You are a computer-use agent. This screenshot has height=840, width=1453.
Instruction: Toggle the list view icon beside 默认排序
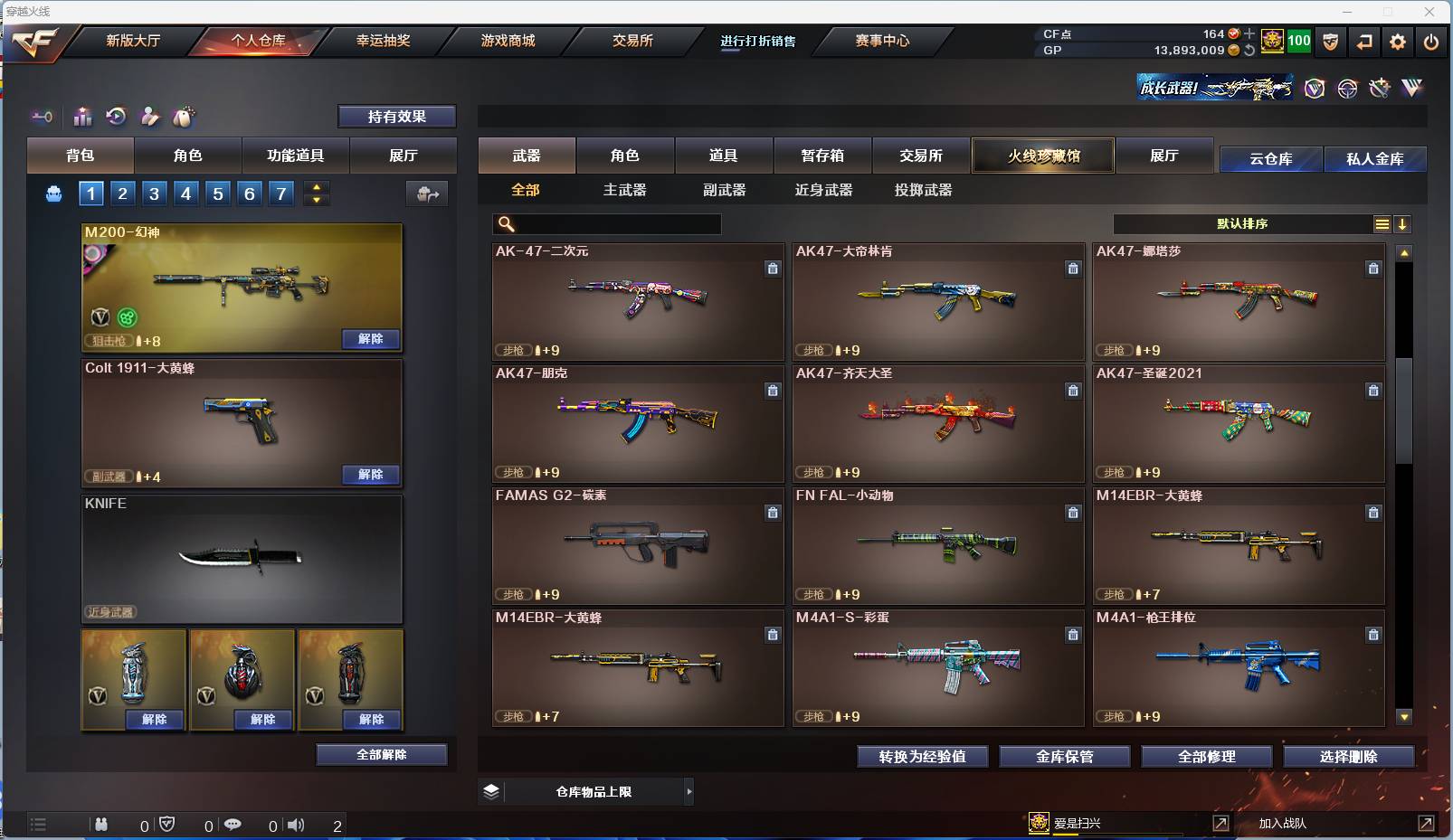tap(1381, 223)
